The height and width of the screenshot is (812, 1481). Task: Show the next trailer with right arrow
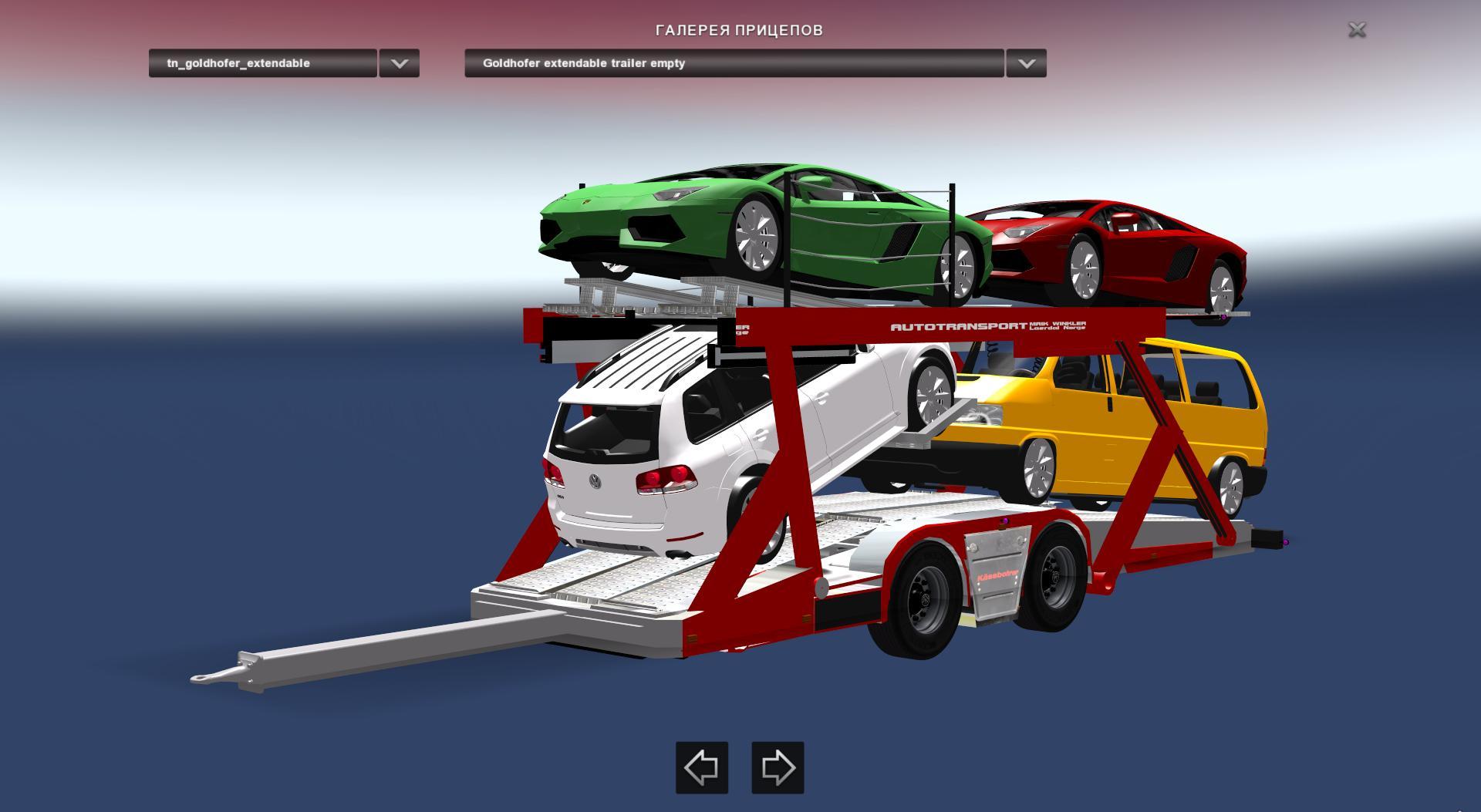tap(778, 767)
